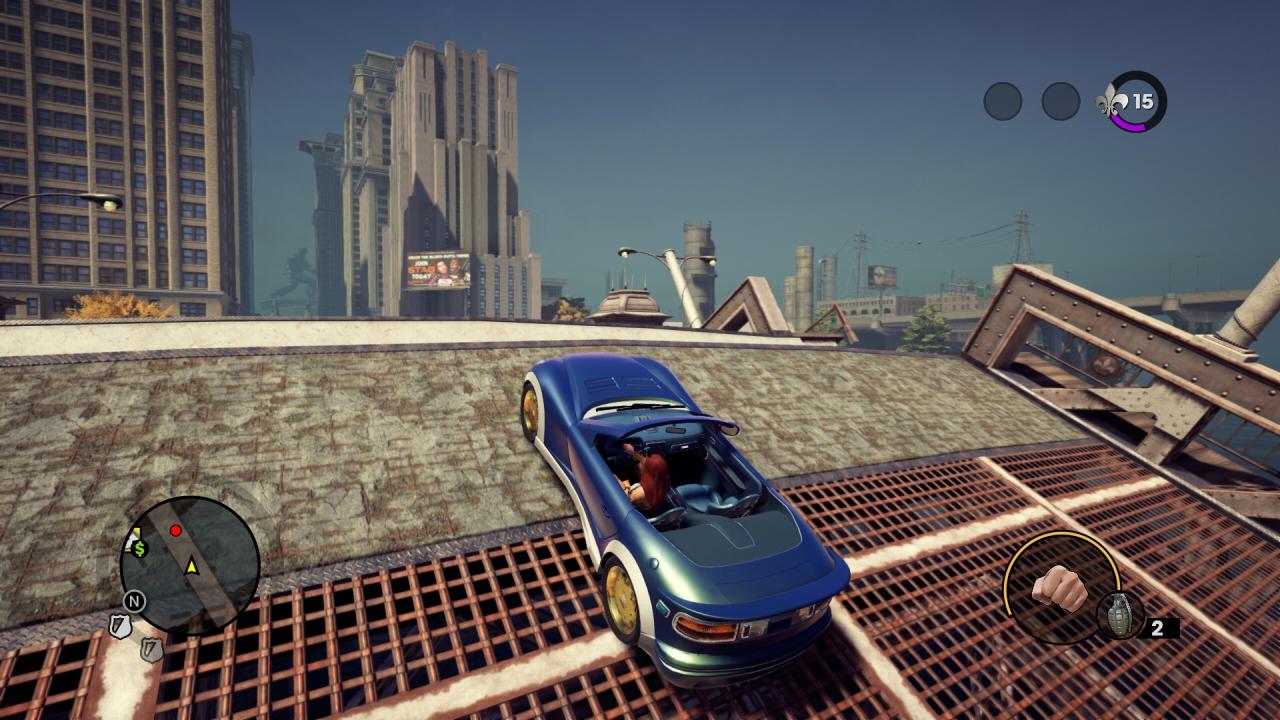Click the red dot marker on minimap
Viewport: 1280px width, 720px height.
[176, 530]
